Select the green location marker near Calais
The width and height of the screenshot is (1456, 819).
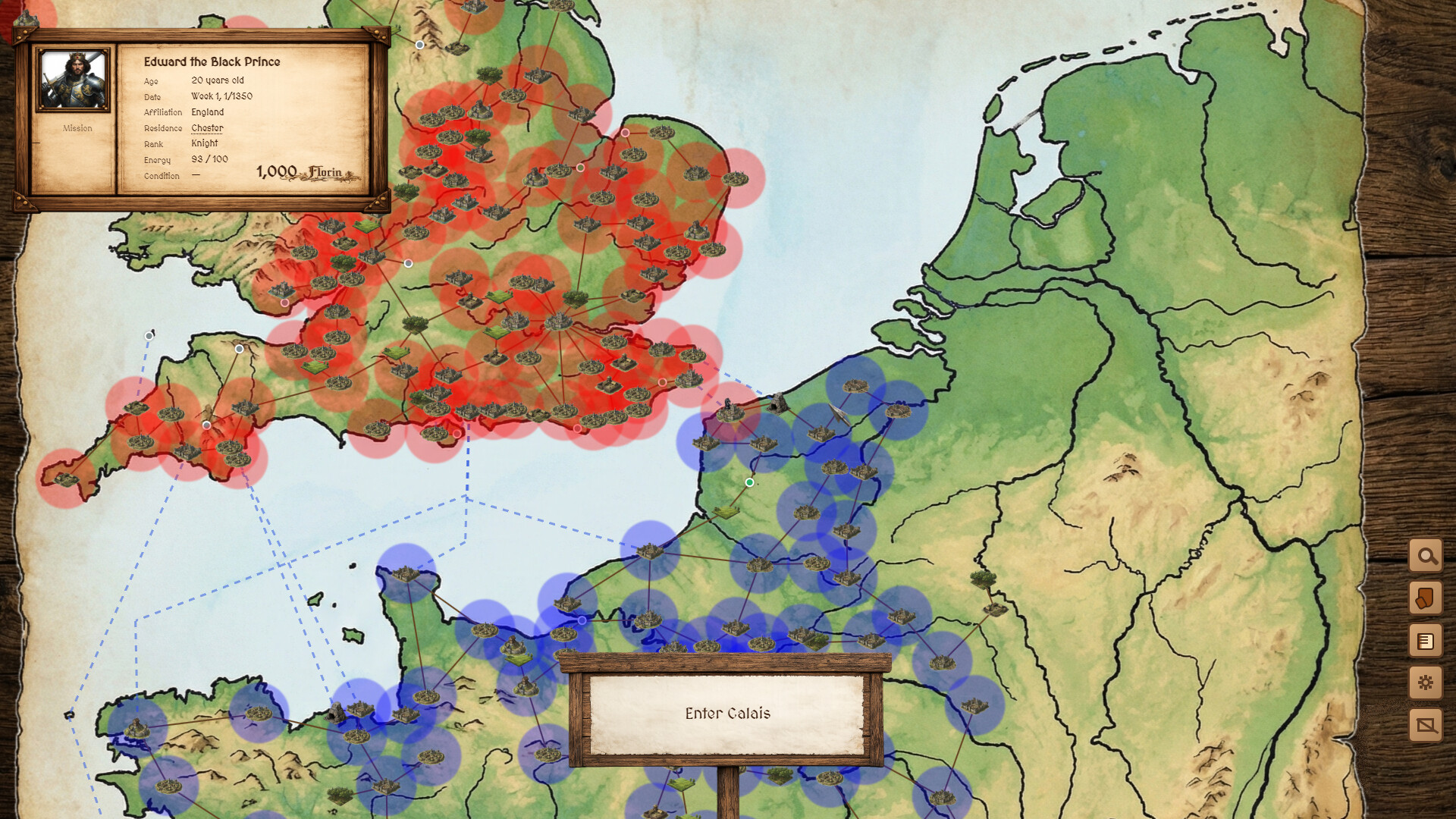tap(749, 482)
